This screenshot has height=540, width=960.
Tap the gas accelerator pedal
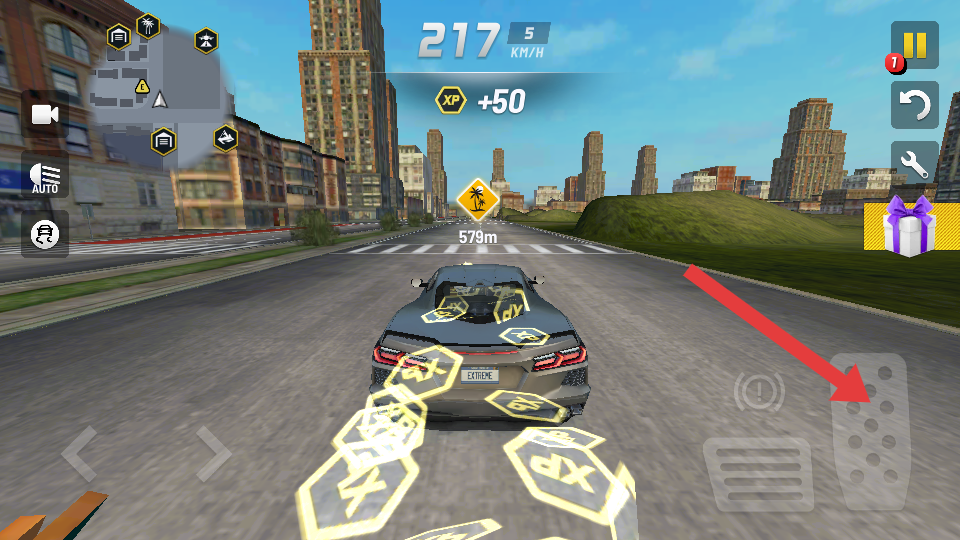pos(870,432)
